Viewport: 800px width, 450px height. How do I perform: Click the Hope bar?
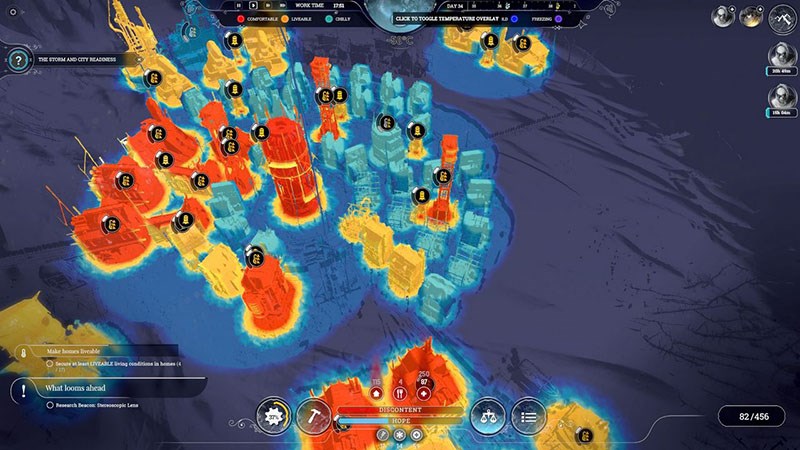[x=399, y=422]
